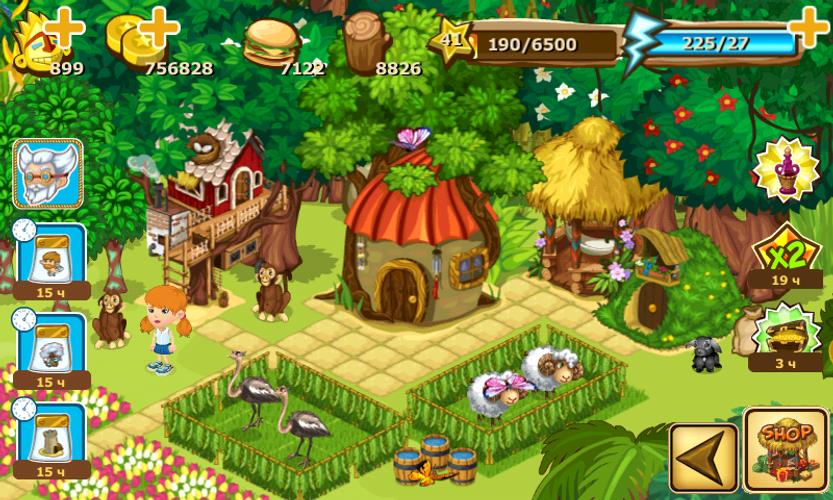Add more gold coins with plus button
Image resolution: width=833 pixels, height=500 pixels.
[x=160, y=26]
